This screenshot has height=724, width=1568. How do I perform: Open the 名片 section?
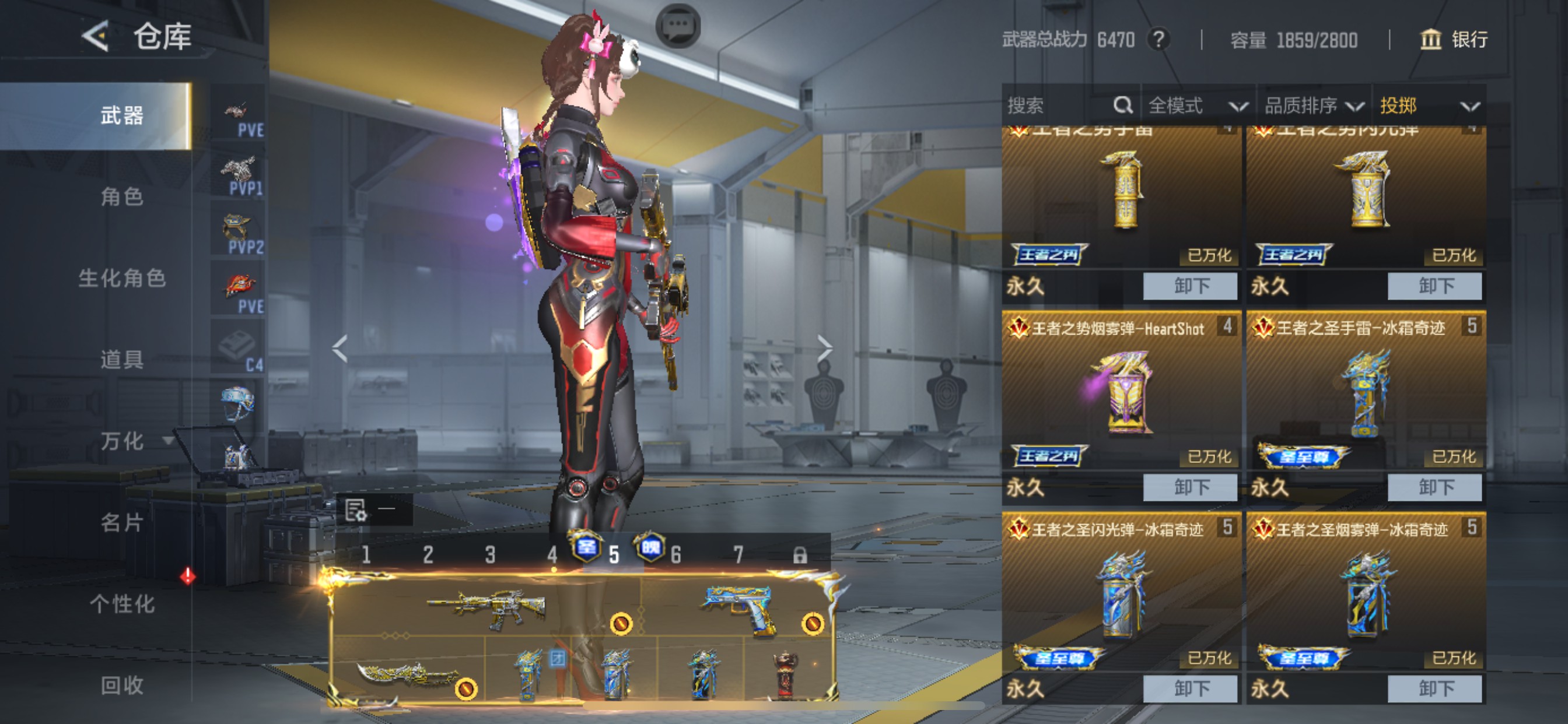(122, 522)
